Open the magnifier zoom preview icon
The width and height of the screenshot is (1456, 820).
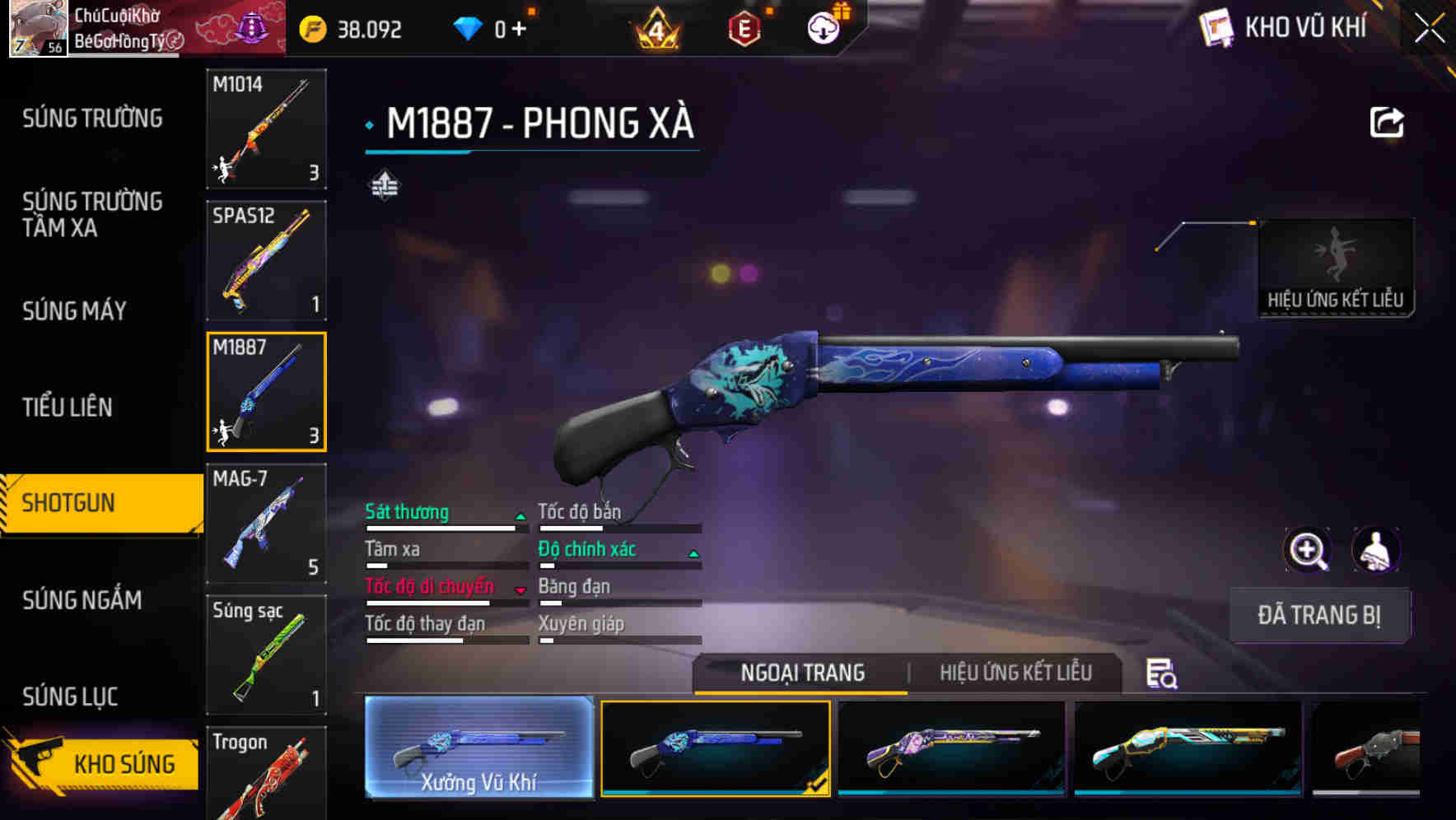[x=1306, y=550]
